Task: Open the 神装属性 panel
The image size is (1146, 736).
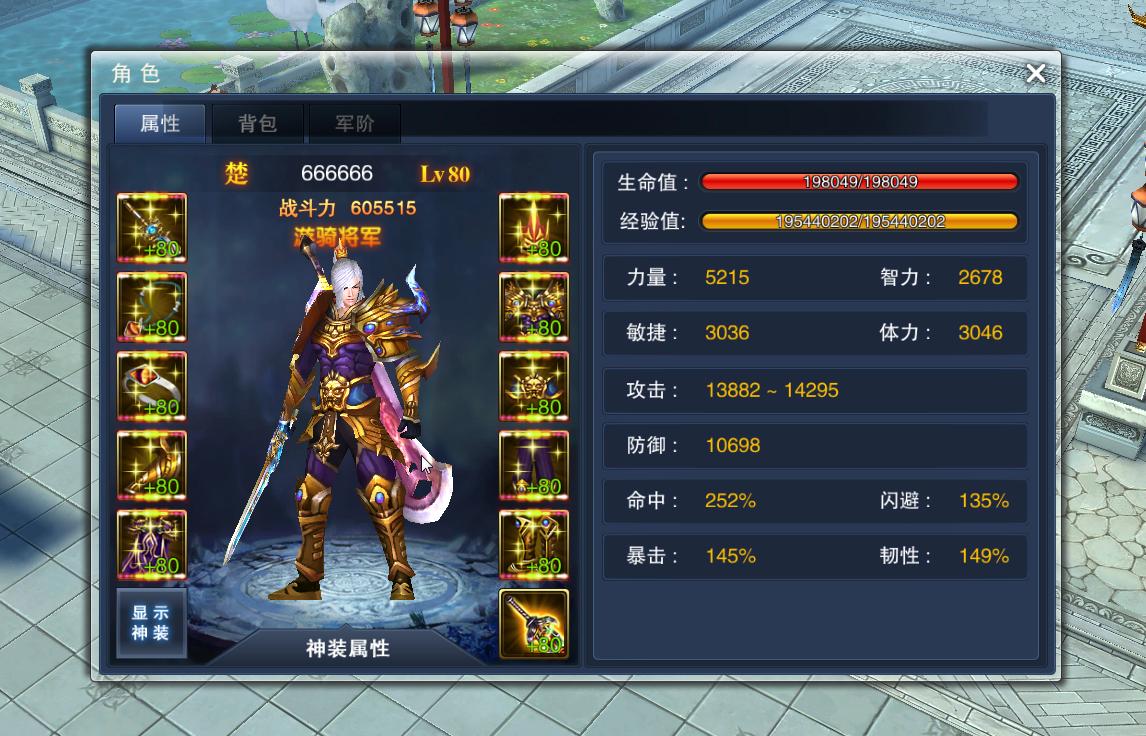Action: click(x=347, y=648)
